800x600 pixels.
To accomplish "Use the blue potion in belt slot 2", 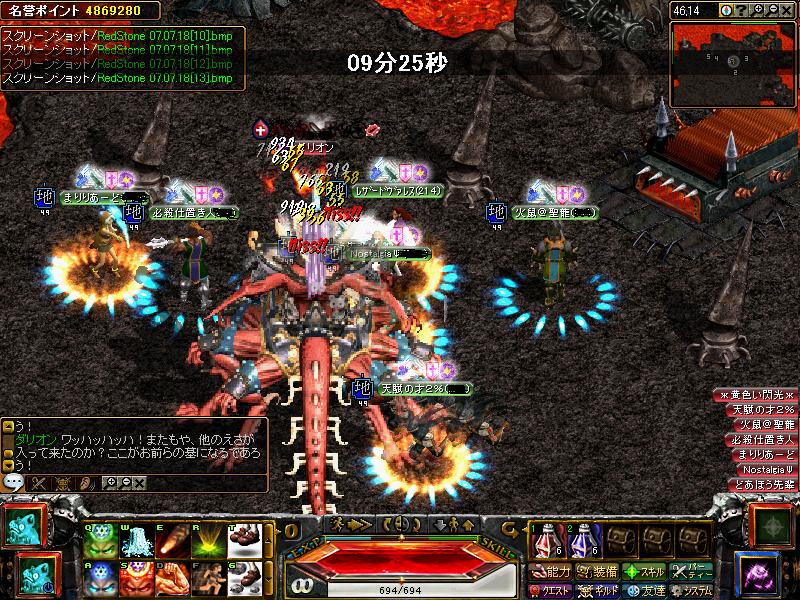I will (x=582, y=541).
